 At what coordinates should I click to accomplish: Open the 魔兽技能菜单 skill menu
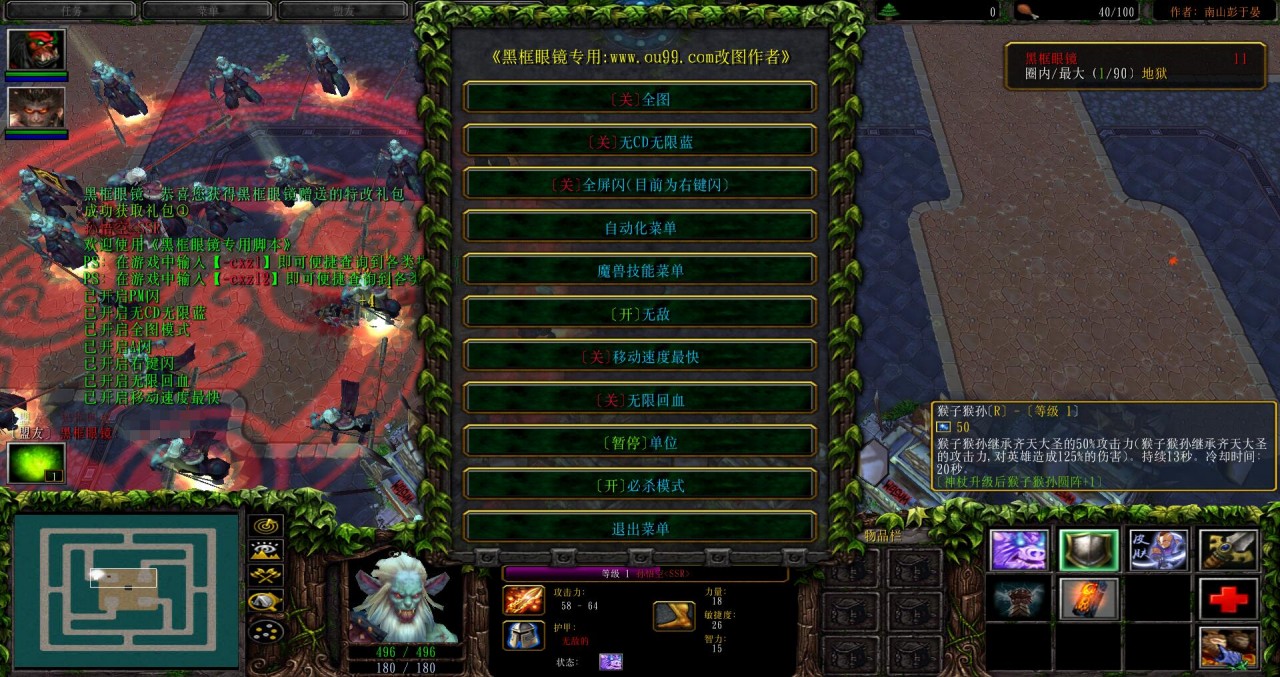(640, 271)
